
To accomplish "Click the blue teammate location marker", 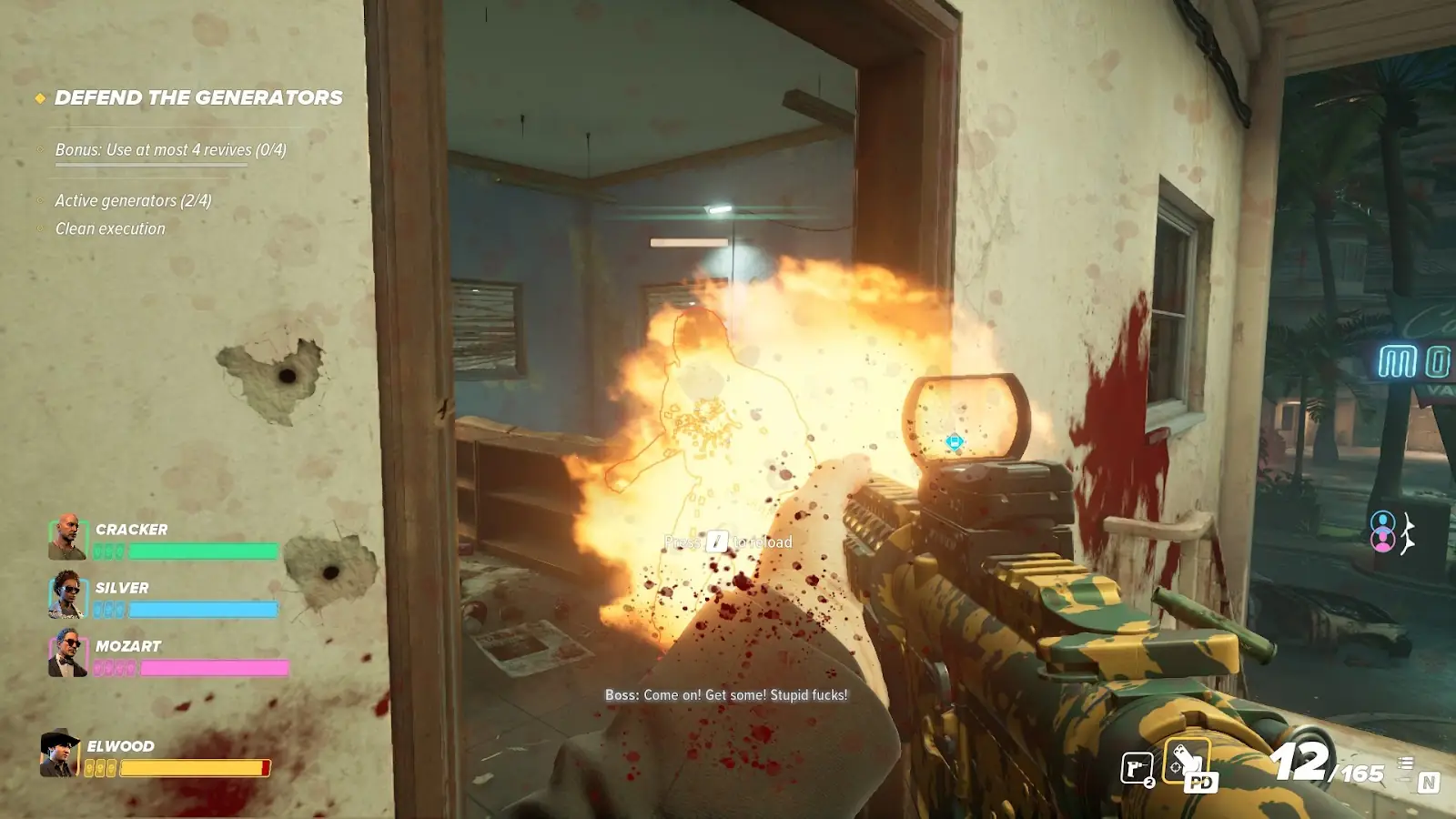I will pos(1383,522).
